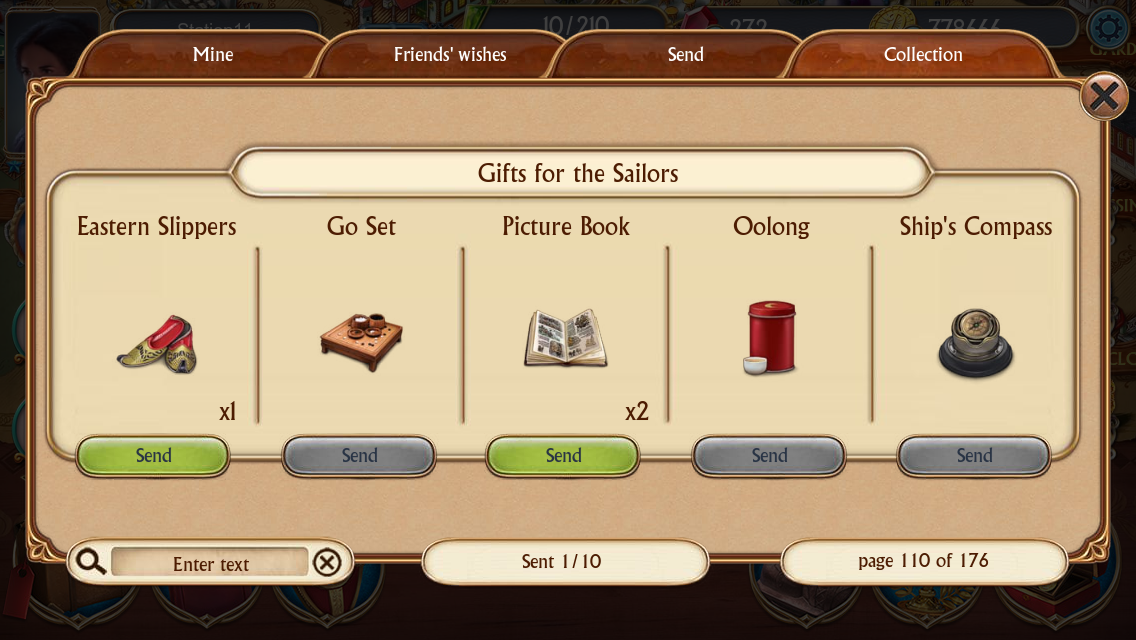
Task: Select the Send tab
Action: point(685,55)
